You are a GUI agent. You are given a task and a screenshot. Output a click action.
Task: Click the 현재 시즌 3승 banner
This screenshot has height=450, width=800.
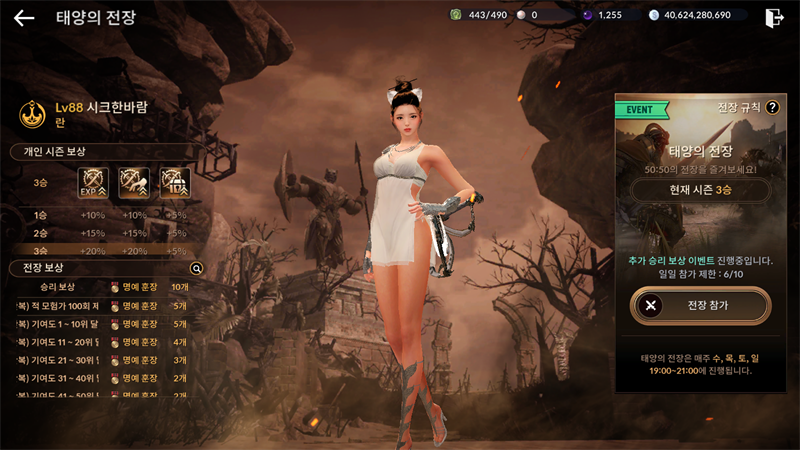pyautogui.click(x=700, y=191)
